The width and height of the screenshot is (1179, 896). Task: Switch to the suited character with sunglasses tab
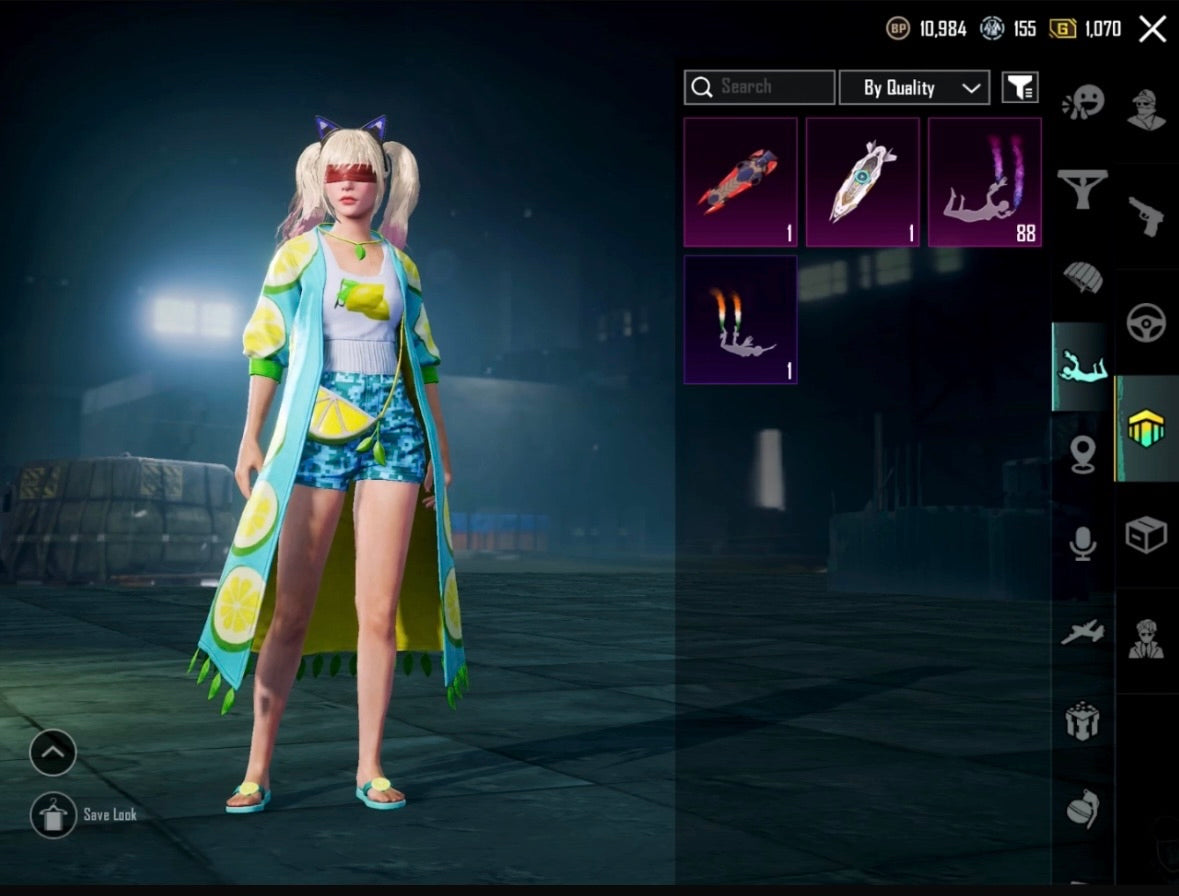(x=1146, y=640)
